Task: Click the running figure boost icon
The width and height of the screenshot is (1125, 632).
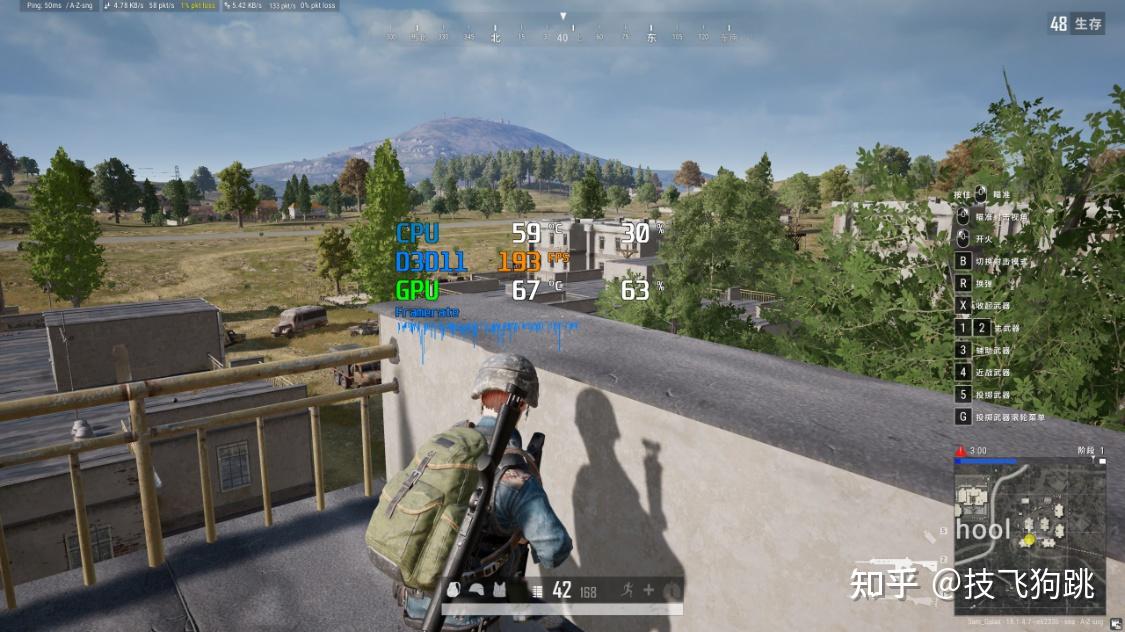Action: click(626, 590)
